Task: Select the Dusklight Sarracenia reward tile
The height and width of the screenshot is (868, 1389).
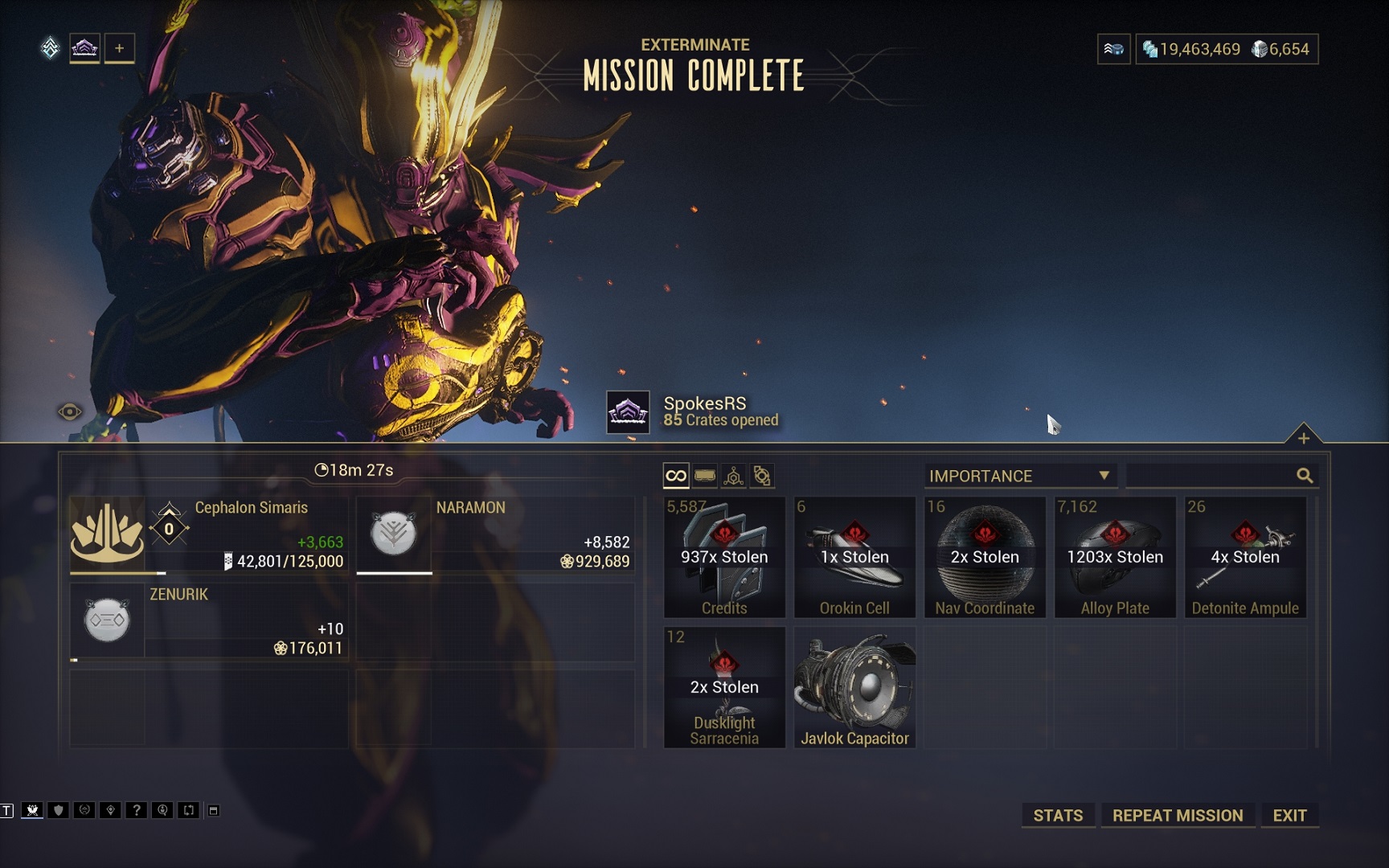Action: pos(724,687)
